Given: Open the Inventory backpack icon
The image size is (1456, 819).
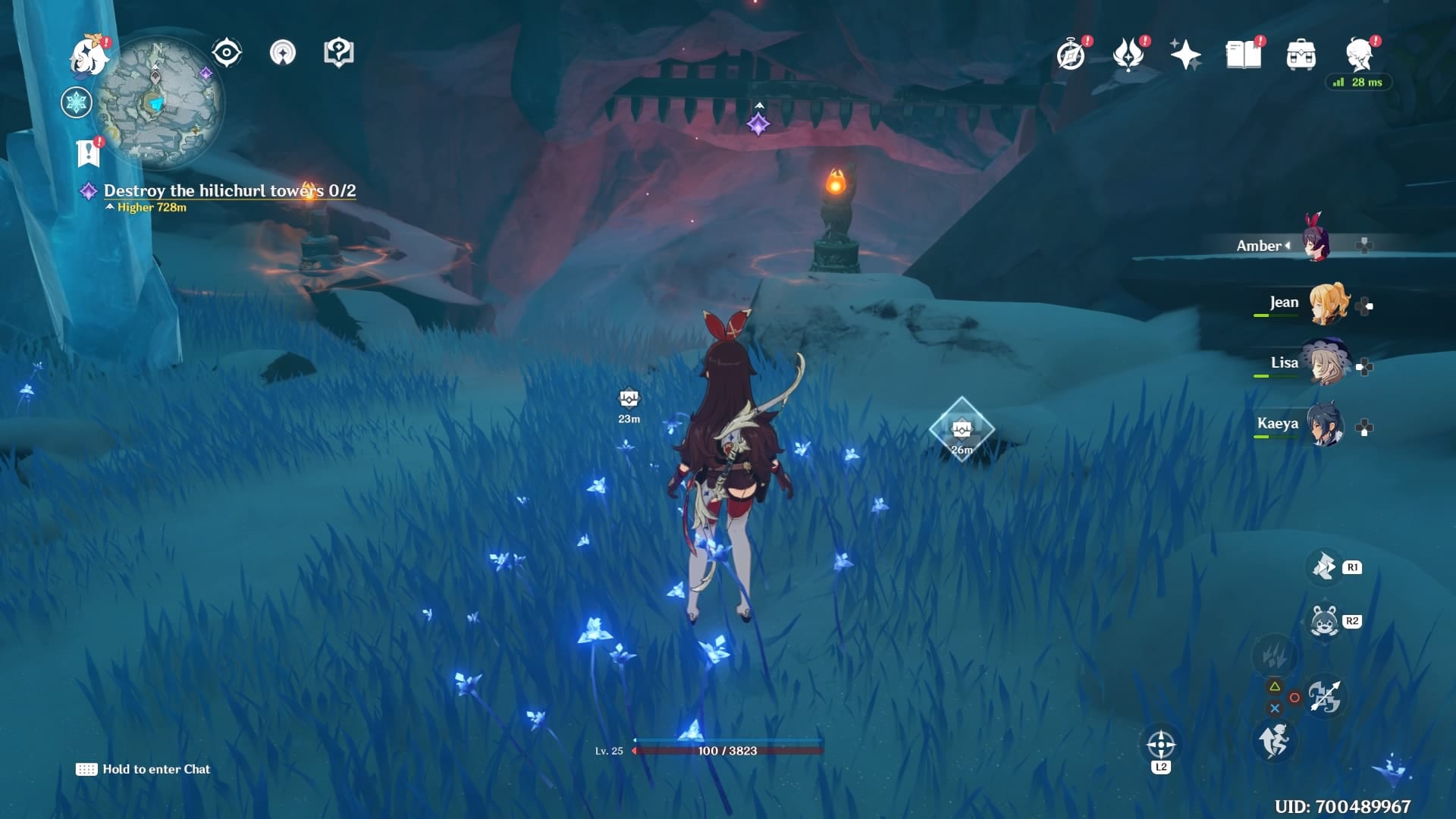Looking at the screenshot, I should (x=1300, y=55).
